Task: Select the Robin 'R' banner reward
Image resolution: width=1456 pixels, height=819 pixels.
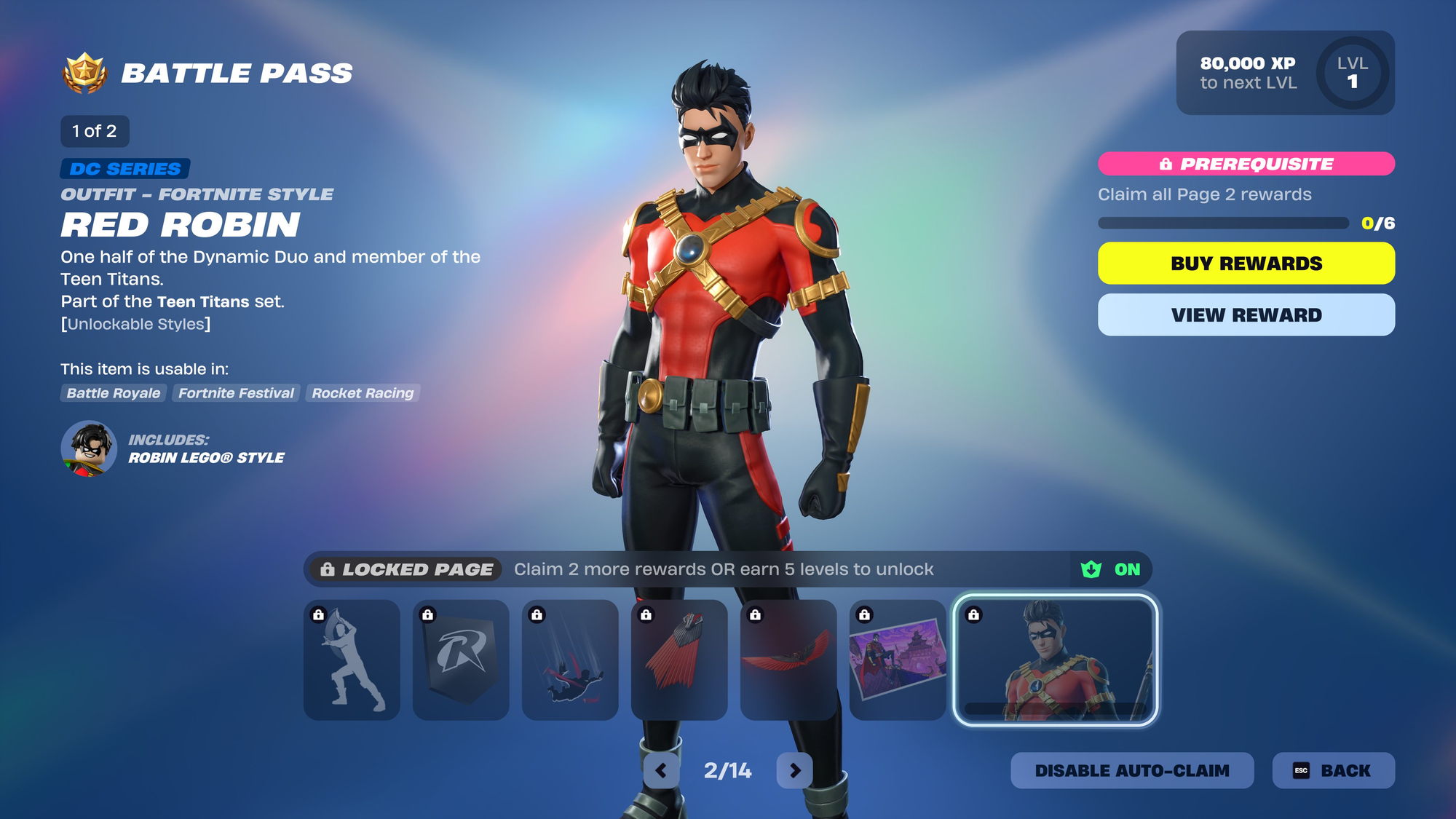Action: pos(461,660)
